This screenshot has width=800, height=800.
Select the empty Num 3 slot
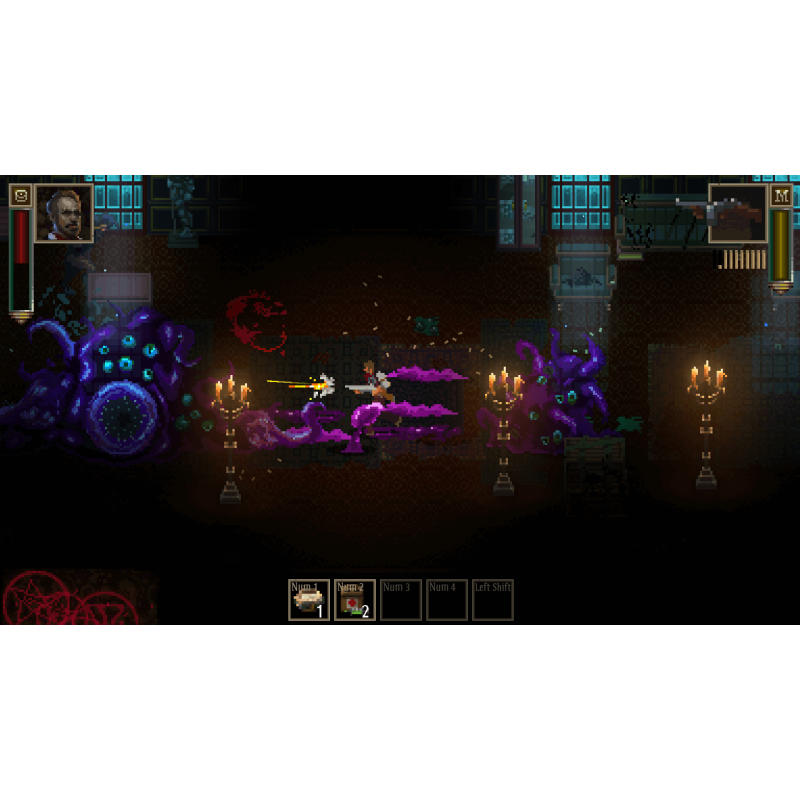tap(401, 600)
